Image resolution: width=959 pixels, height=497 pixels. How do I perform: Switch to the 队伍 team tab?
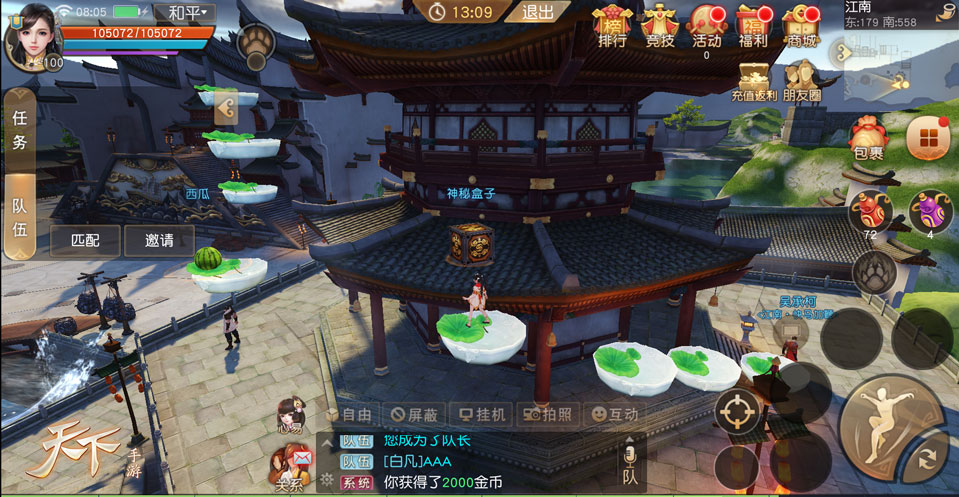pyautogui.click(x=19, y=217)
